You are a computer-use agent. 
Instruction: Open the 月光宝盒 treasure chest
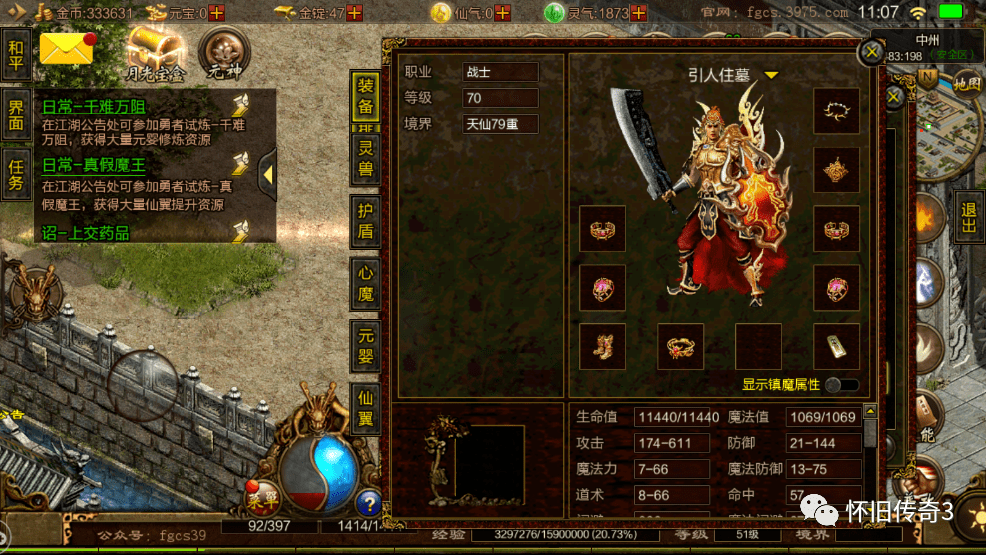click(153, 54)
